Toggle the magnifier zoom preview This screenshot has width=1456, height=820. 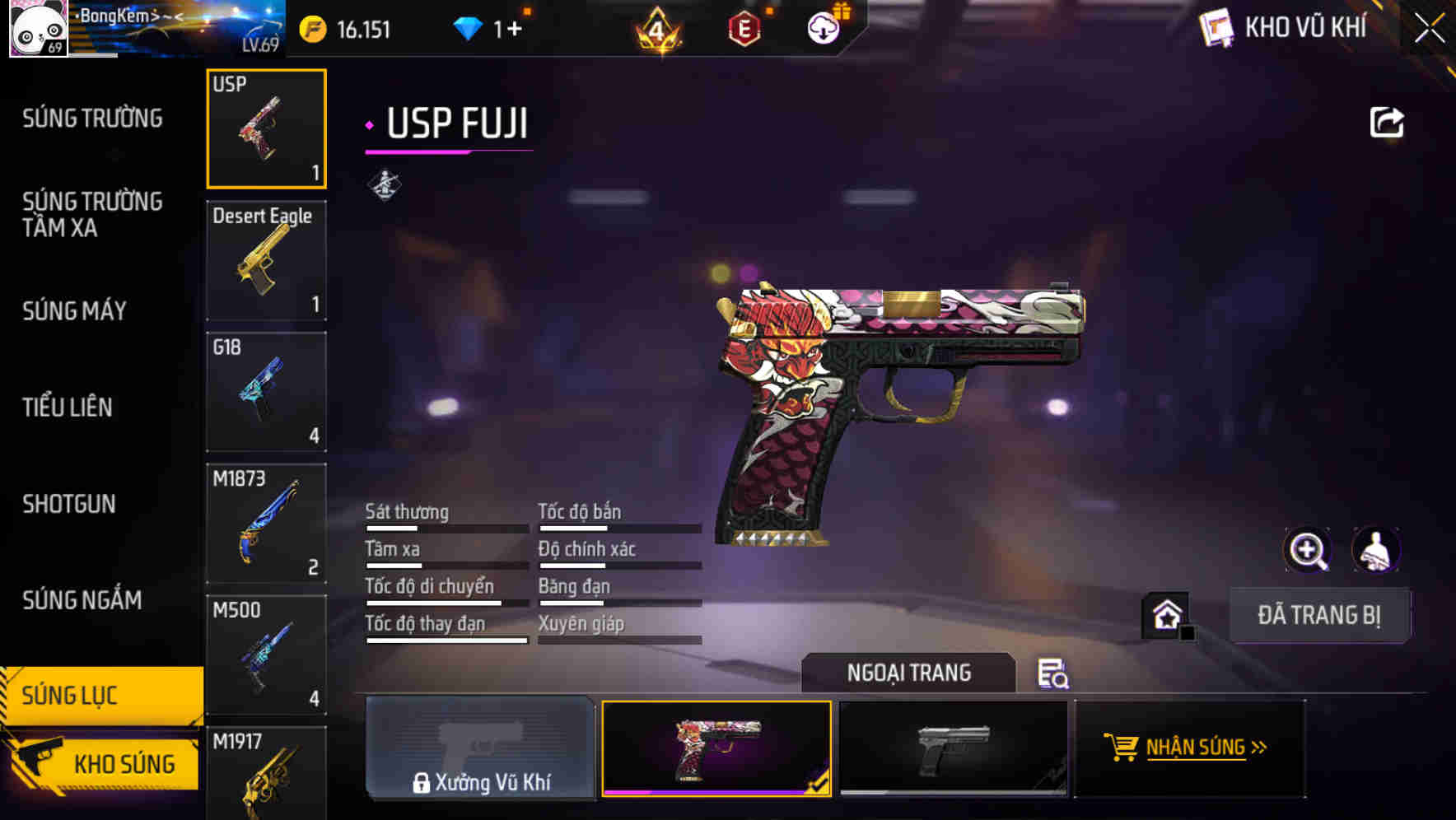(x=1309, y=550)
